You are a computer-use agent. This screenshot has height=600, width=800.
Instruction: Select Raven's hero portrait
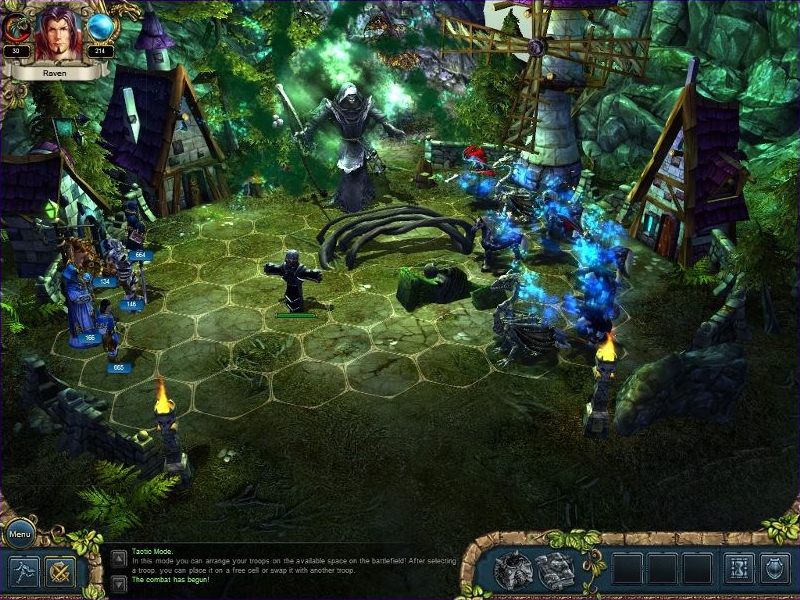[x=59, y=35]
